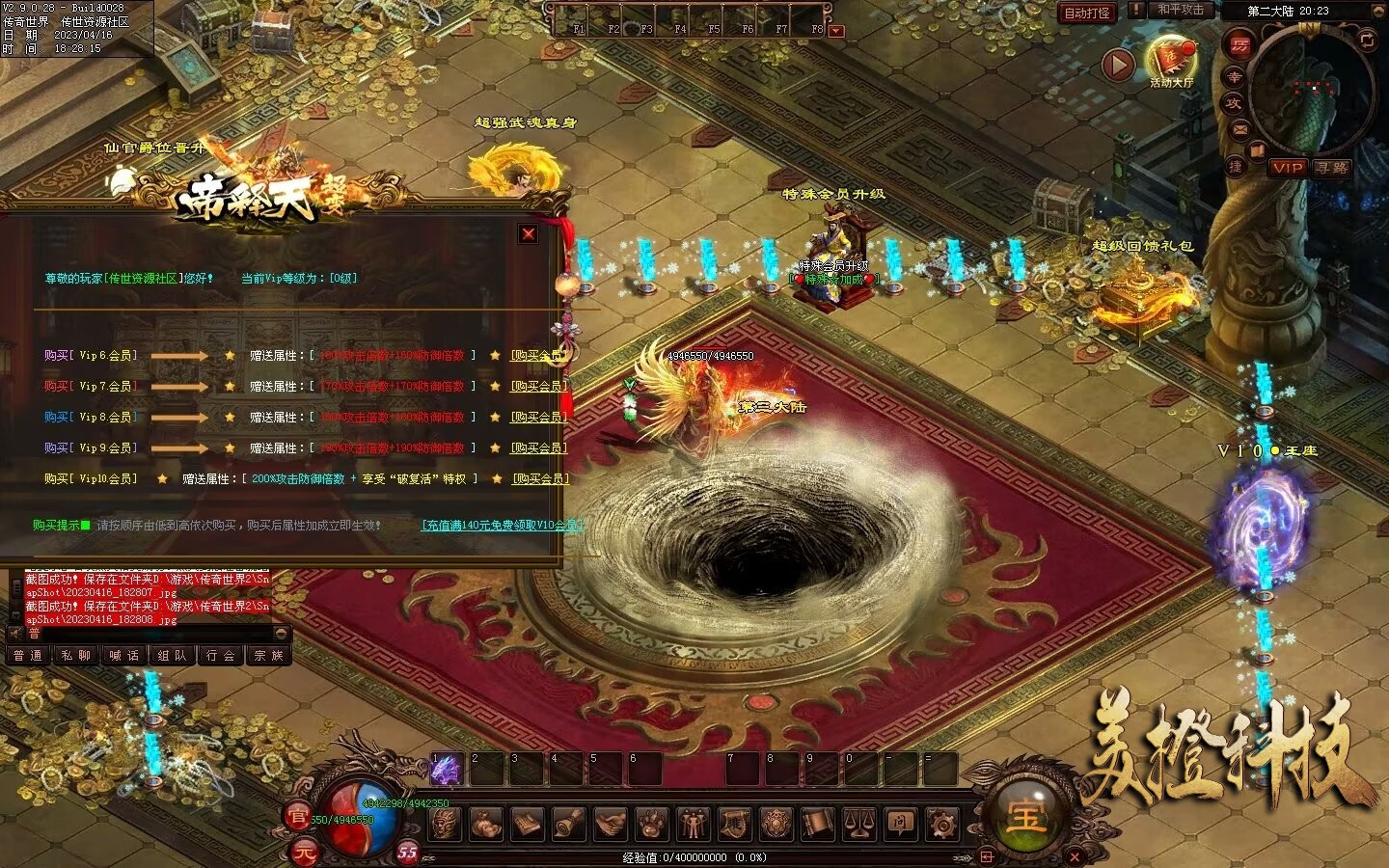Switch to the 私聊 chat channel

click(x=75, y=656)
